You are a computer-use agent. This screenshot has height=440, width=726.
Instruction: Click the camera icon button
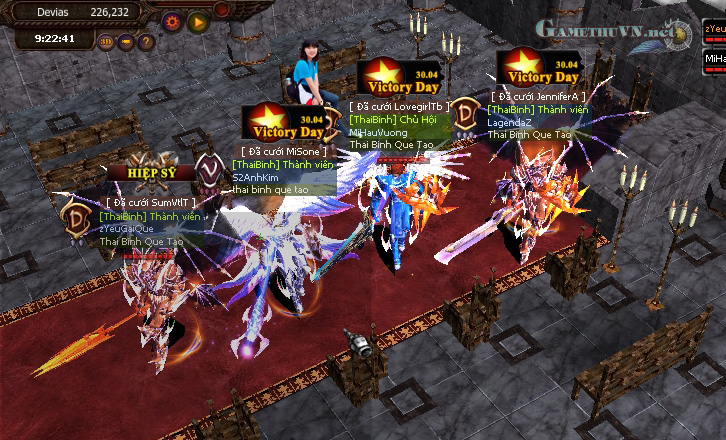coord(126,42)
